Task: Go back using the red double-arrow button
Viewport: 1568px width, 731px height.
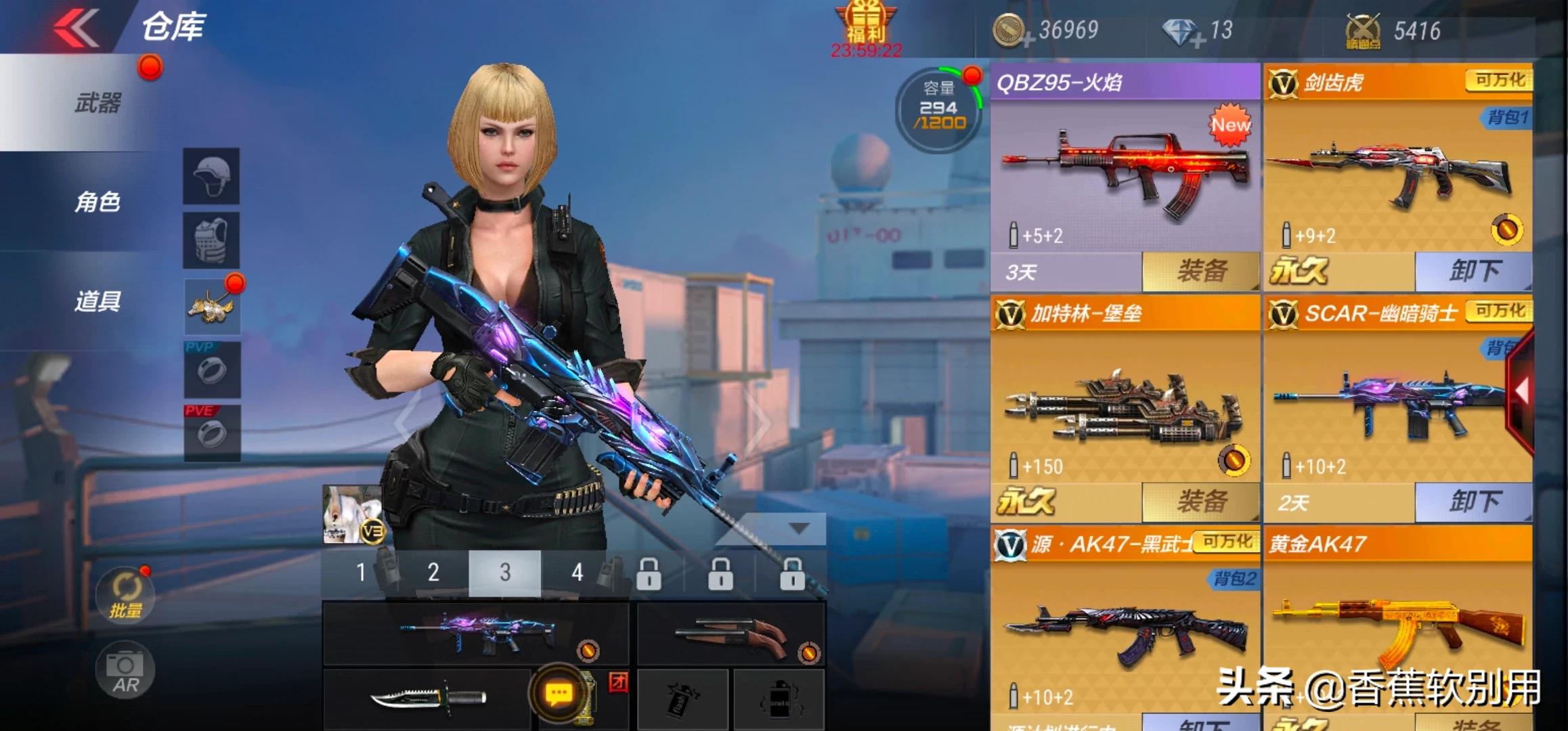Action: (x=77, y=28)
